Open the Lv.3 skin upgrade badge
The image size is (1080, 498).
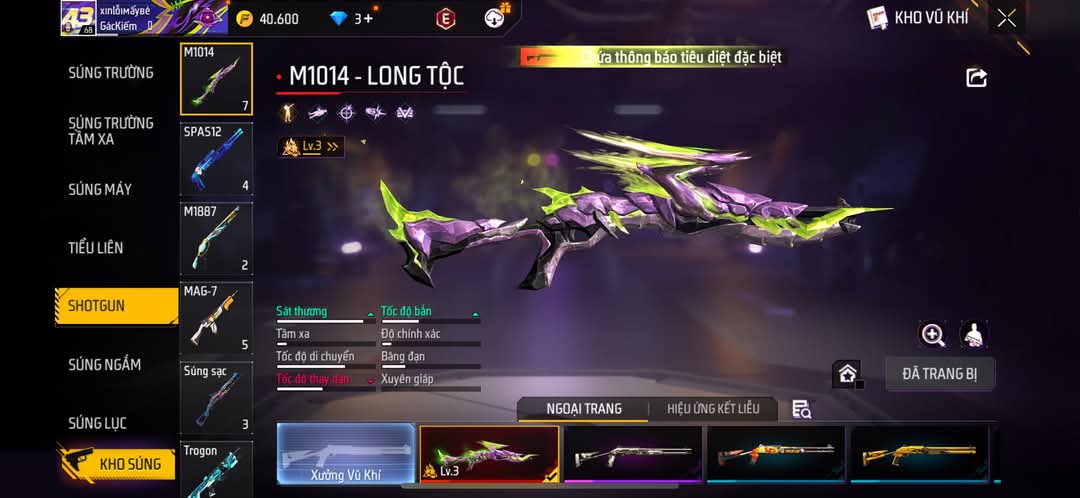311,147
